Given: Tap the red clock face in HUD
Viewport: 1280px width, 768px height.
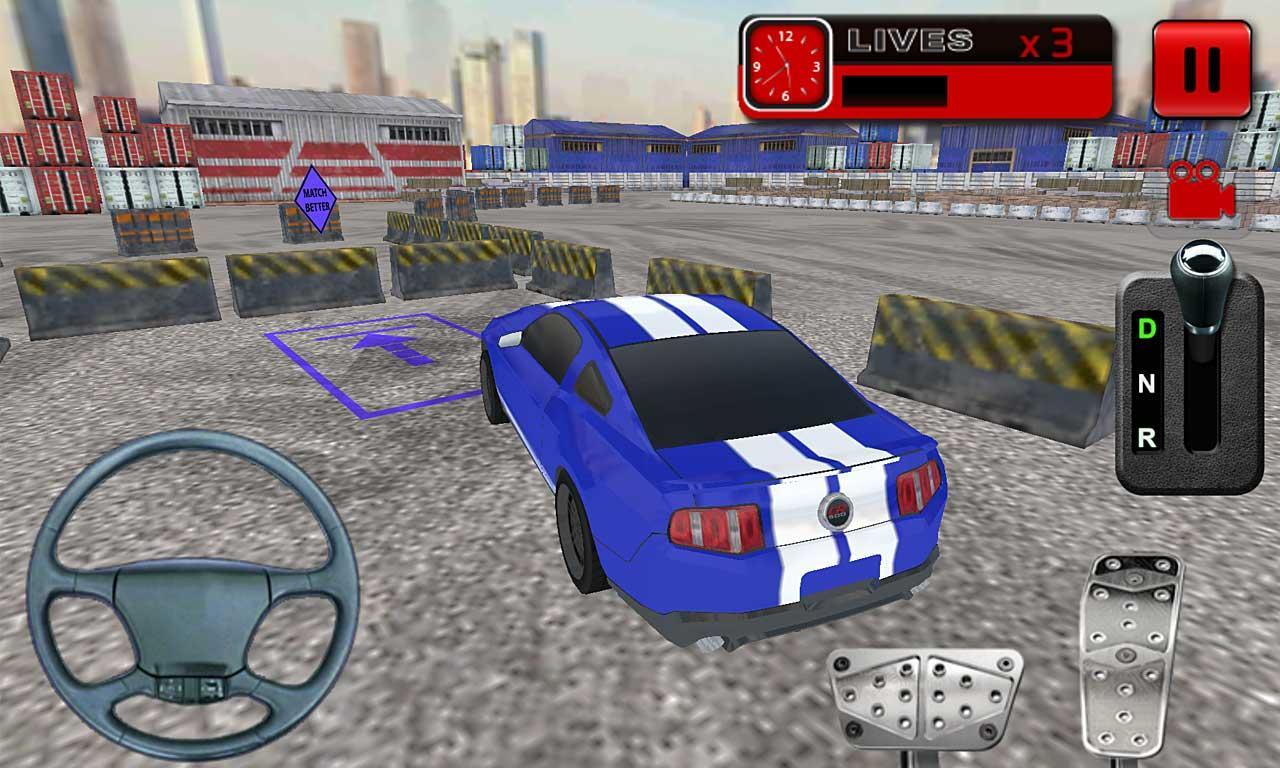Looking at the screenshot, I should (785, 64).
